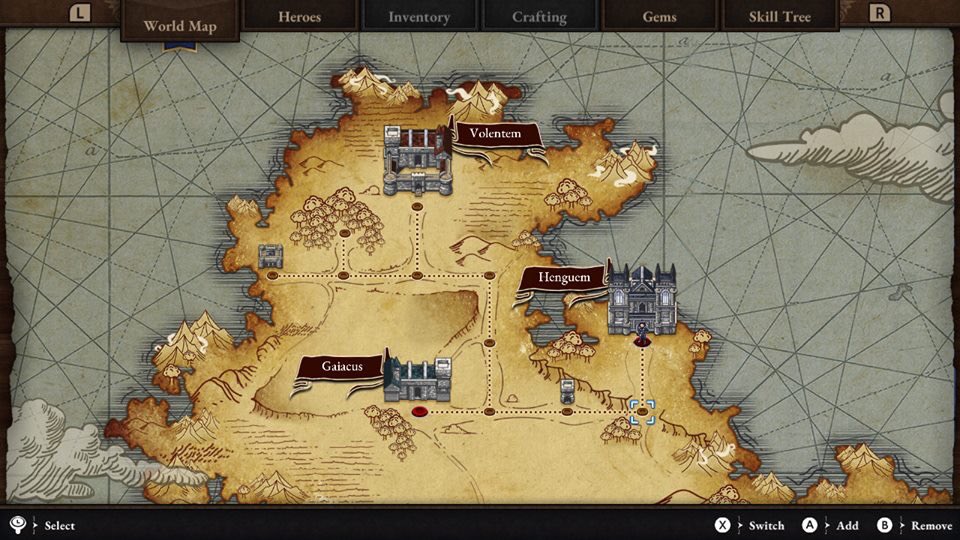The height and width of the screenshot is (540, 960).
Task: Go to the Crafting tab
Action: pos(539,17)
